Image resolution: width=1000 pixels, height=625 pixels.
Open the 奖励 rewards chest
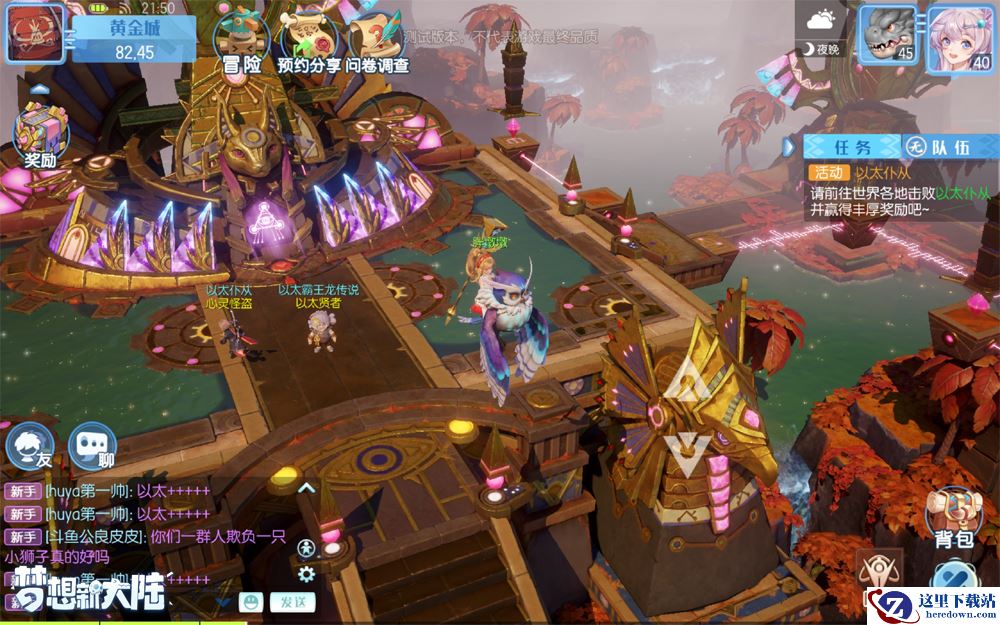(x=40, y=135)
